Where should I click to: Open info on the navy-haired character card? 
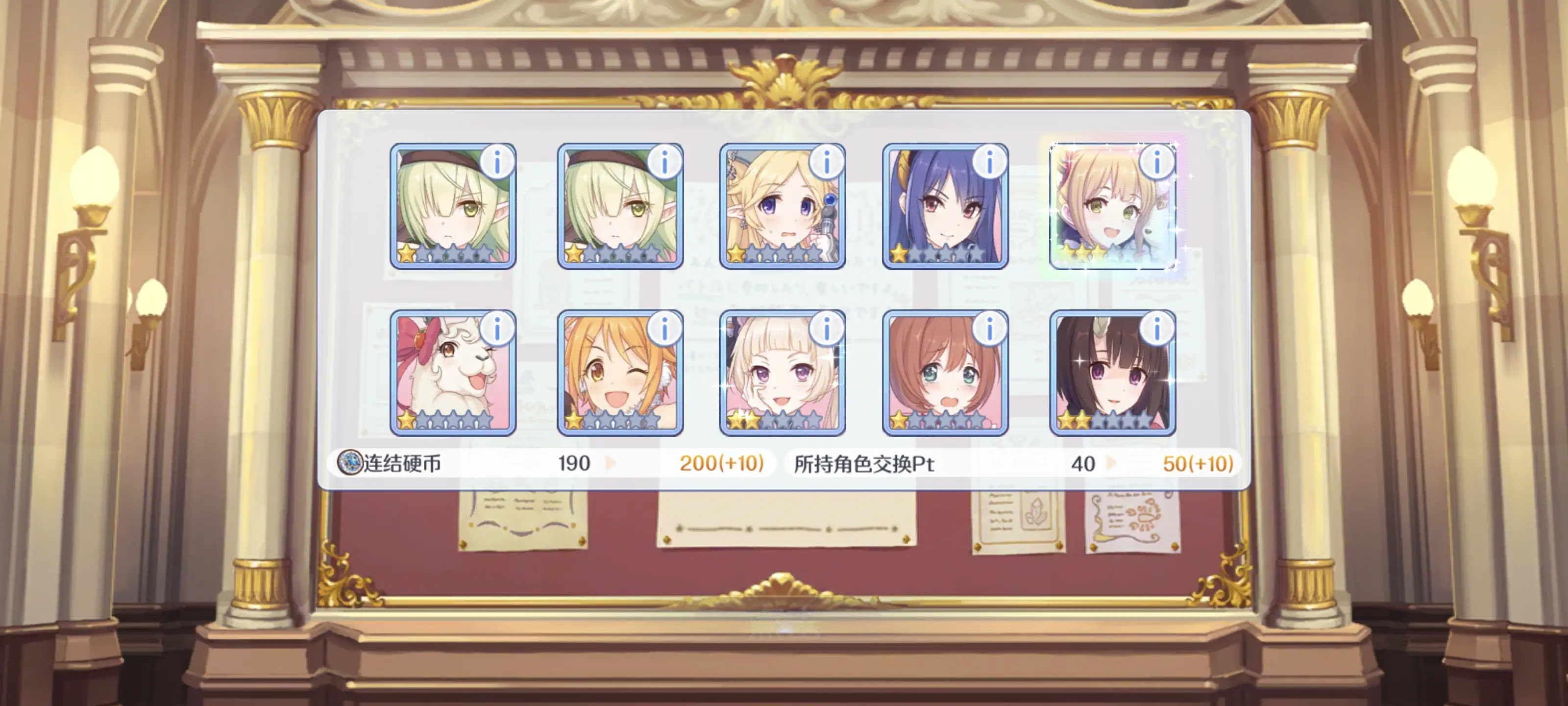pos(989,162)
